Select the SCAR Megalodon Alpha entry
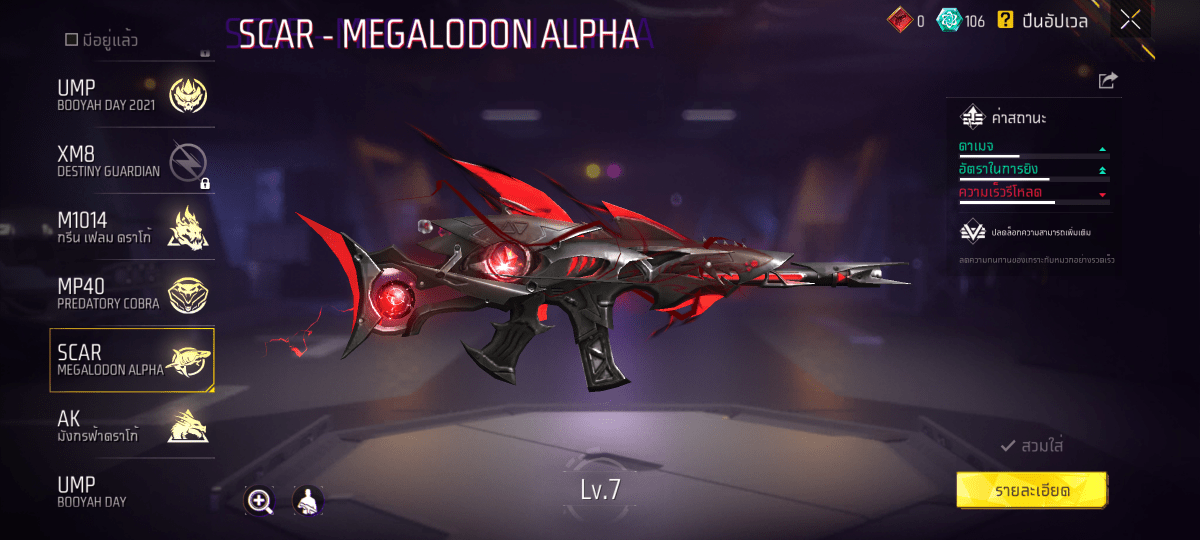The image size is (1200, 540). pyautogui.click(x=132, y=360)
